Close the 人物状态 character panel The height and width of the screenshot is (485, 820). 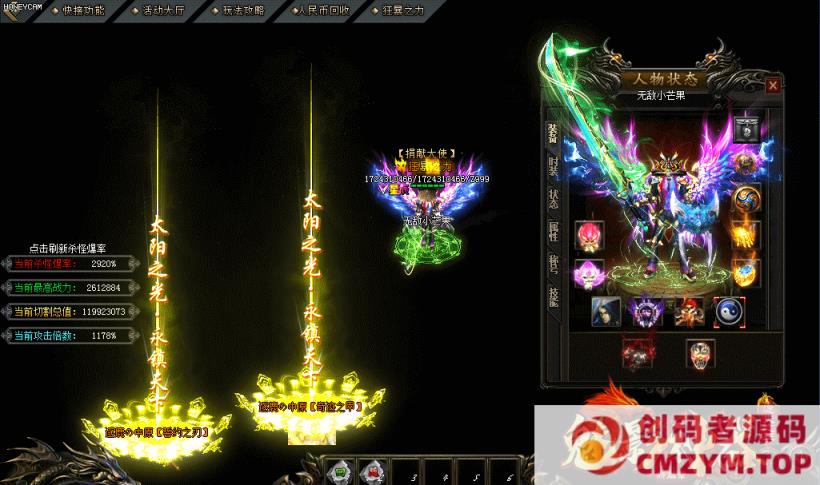773,86
